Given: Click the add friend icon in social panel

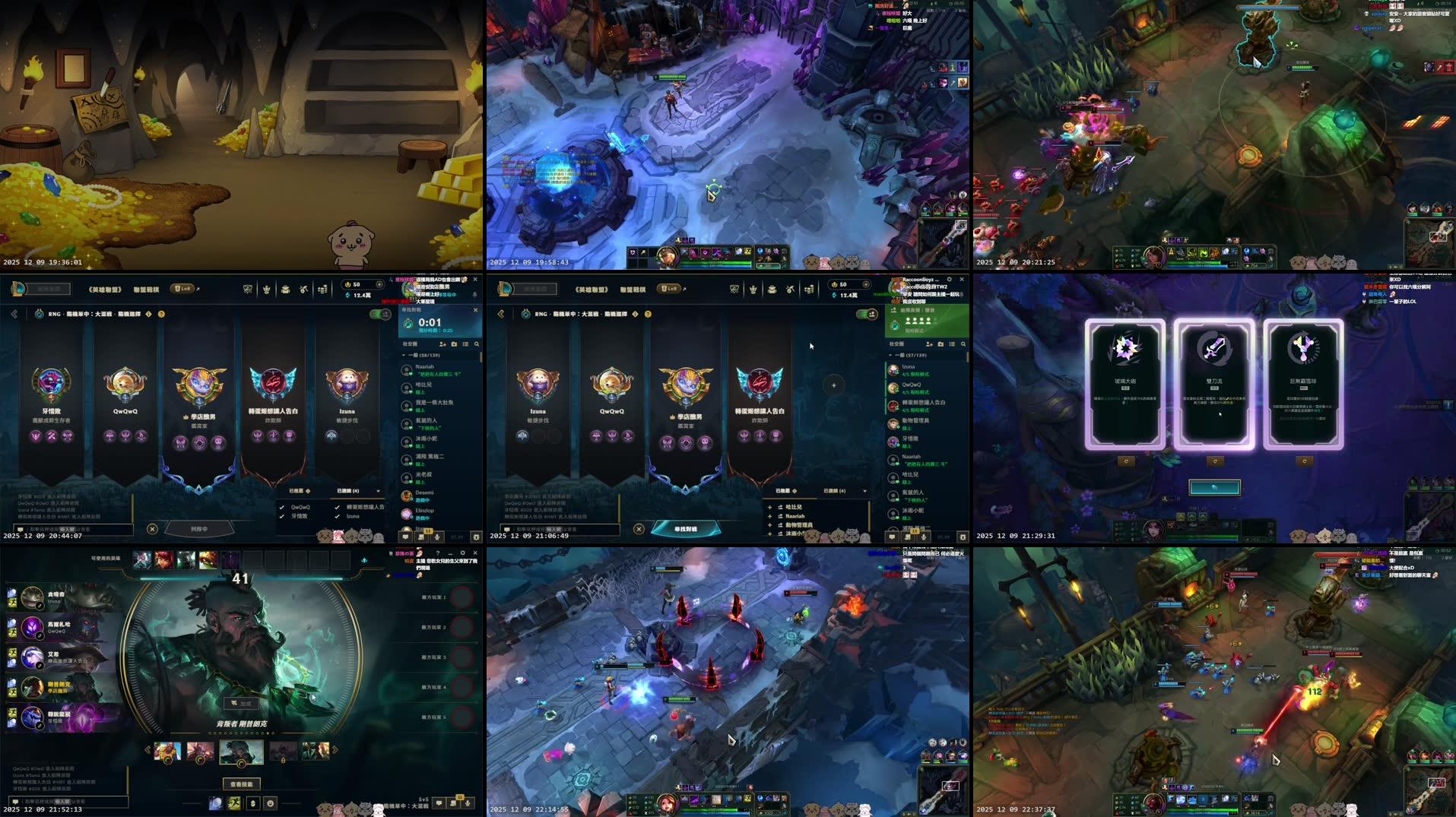Looking at the screenshot, I should coord(442,344).
